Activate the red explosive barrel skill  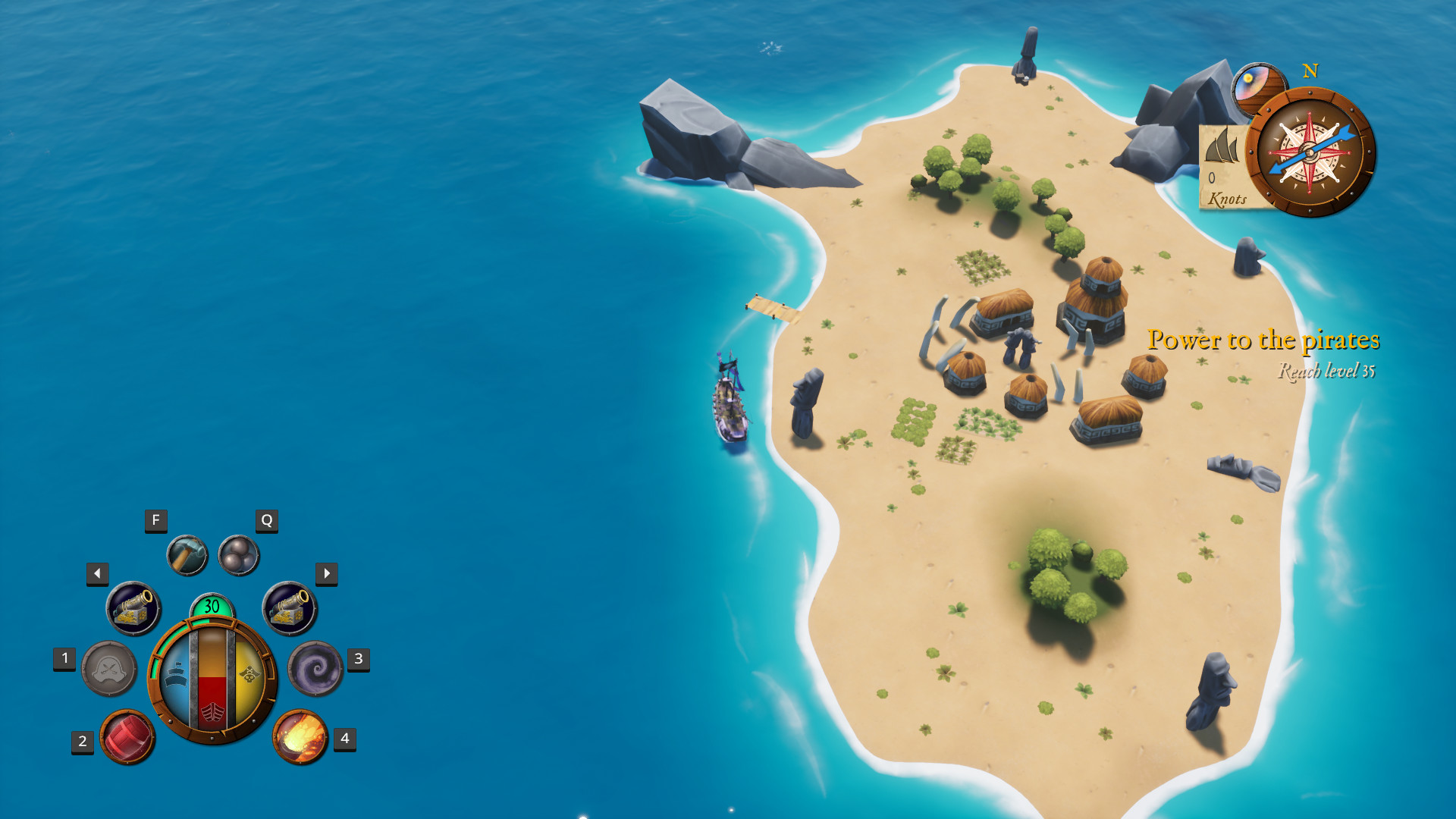126,736
